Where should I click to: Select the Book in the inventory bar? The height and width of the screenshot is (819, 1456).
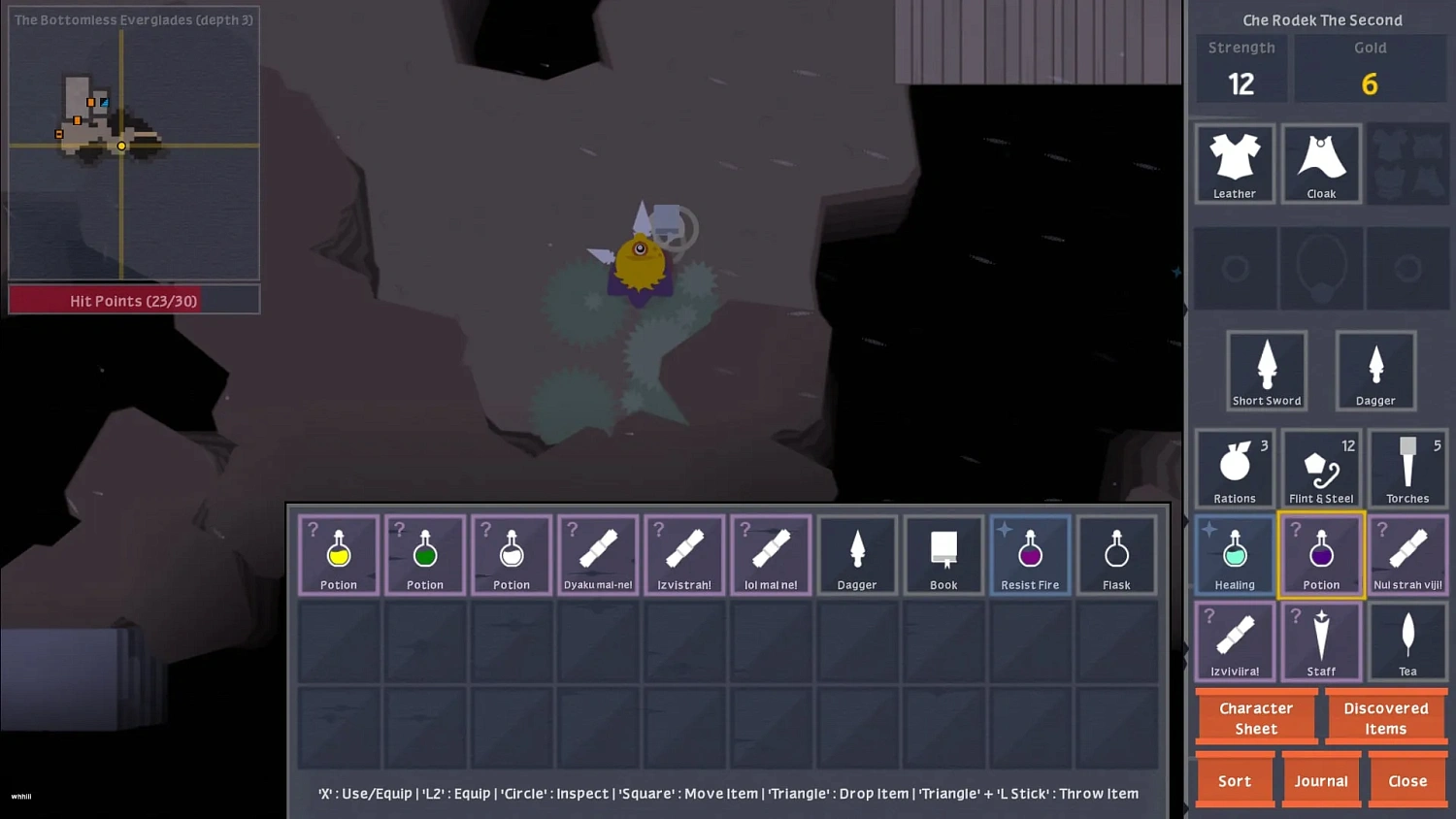click(943, 555)
